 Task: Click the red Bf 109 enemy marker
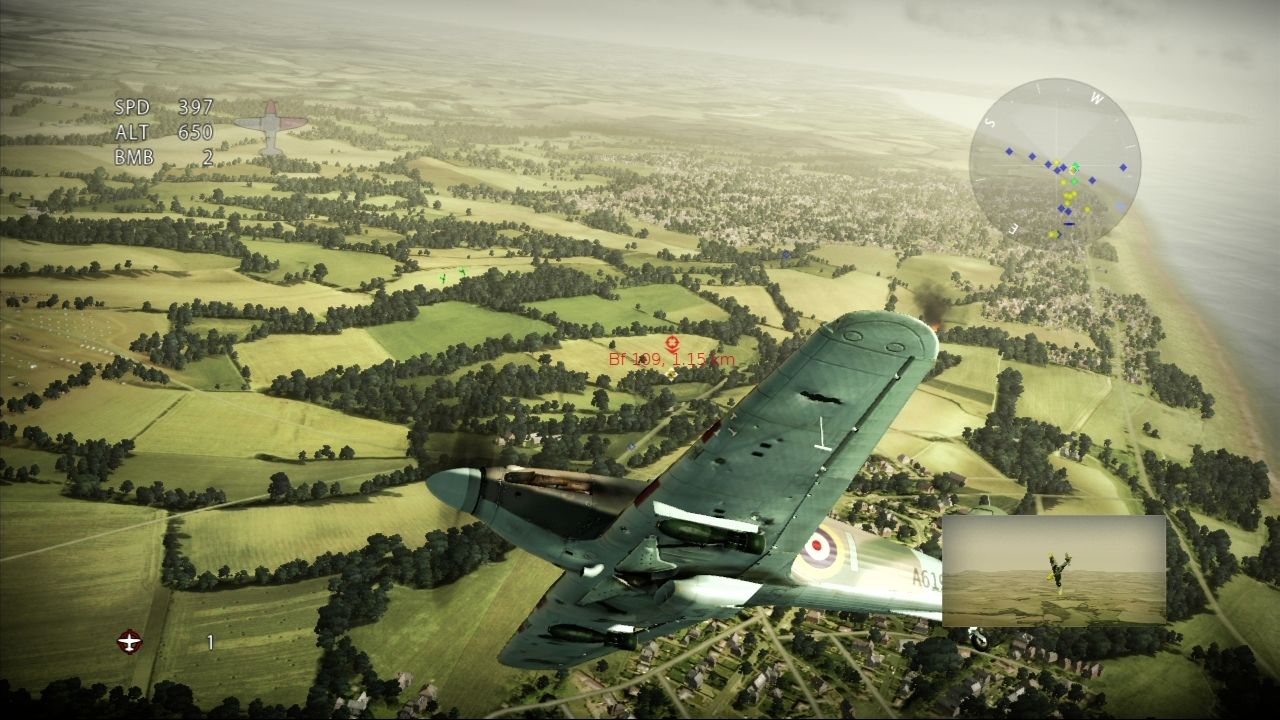pos(672,346)
